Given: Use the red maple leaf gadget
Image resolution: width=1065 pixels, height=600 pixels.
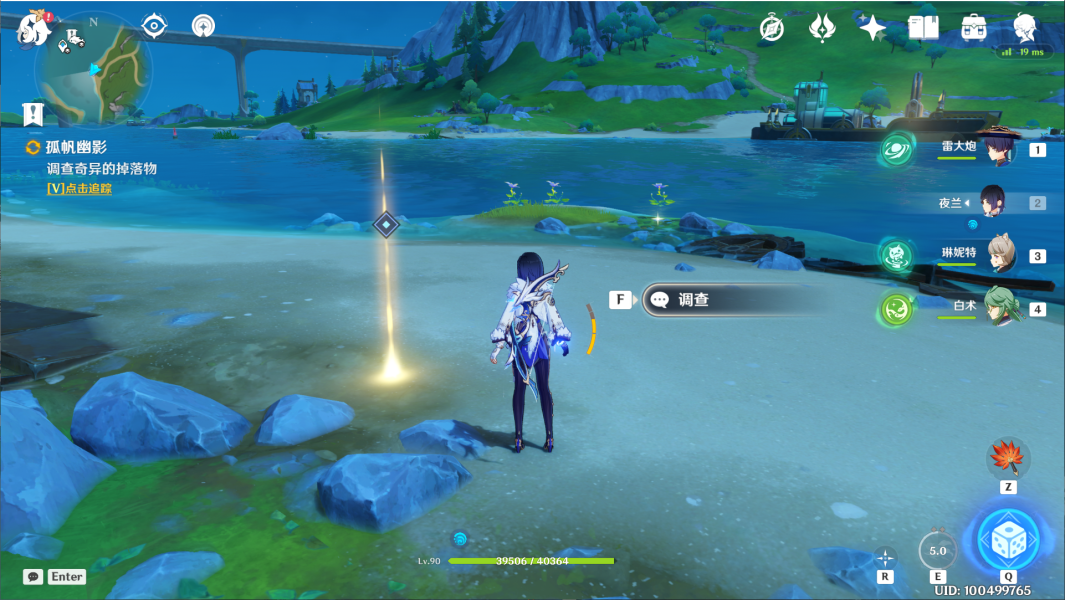Looking at the screenshot, I should click(x=1007, y=458).
